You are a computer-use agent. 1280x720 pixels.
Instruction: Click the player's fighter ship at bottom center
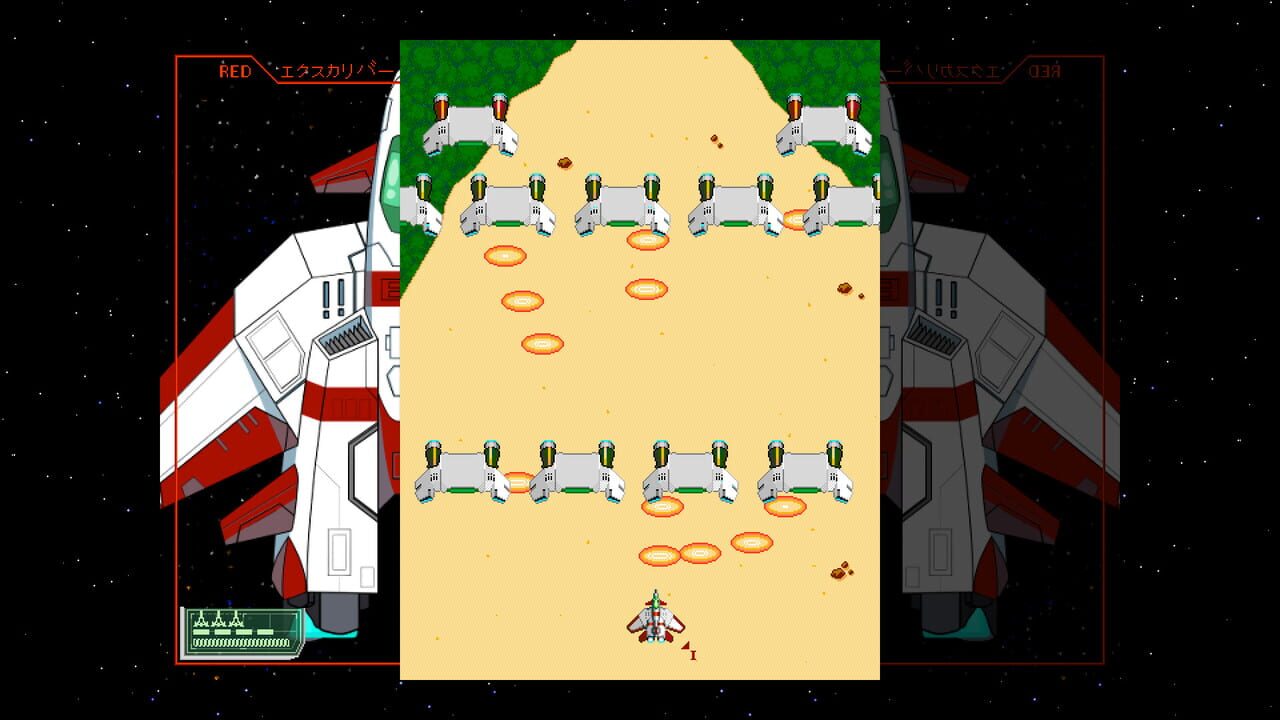point(657,622)
